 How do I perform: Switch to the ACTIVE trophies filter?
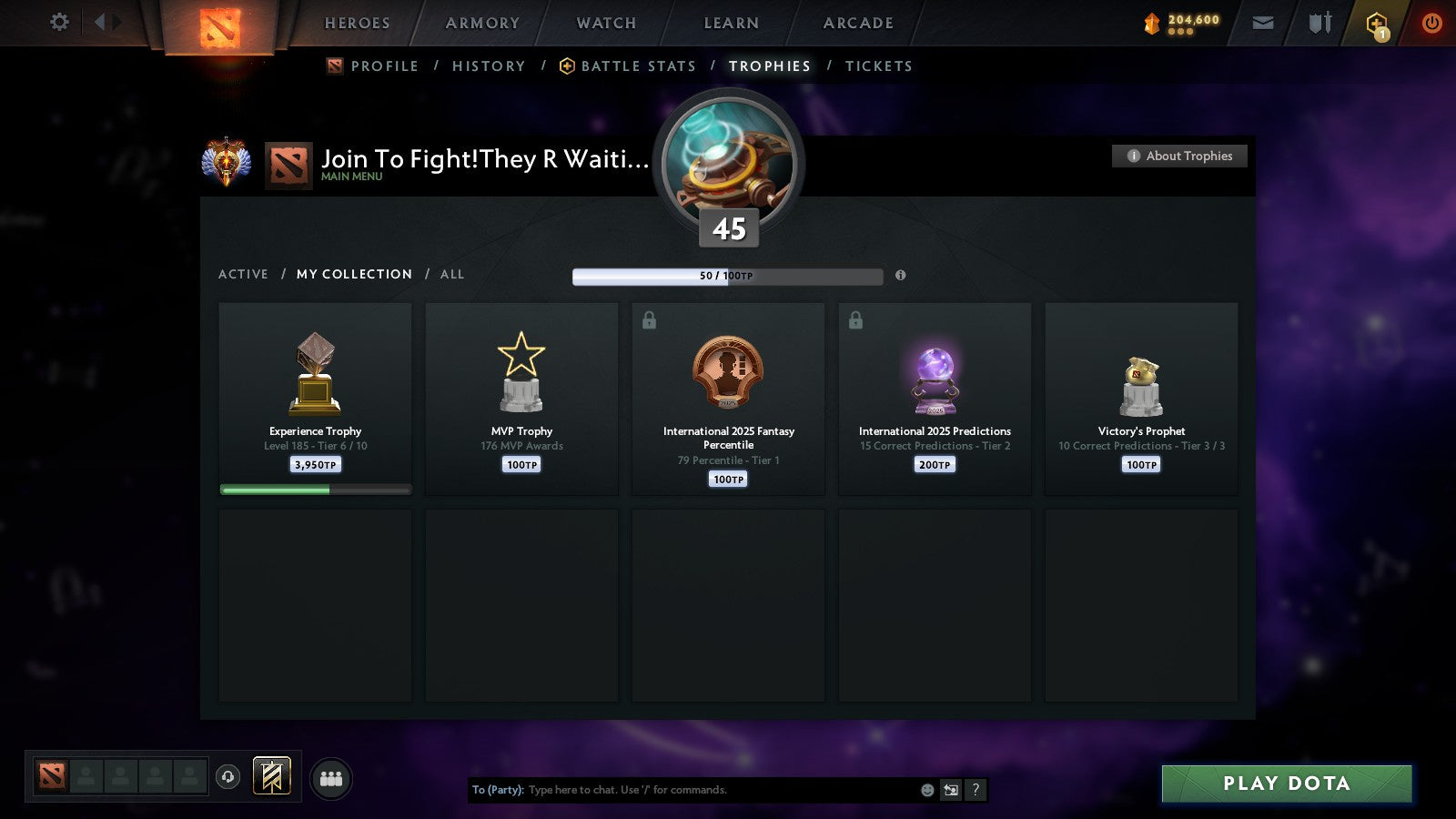coord(243,274)
